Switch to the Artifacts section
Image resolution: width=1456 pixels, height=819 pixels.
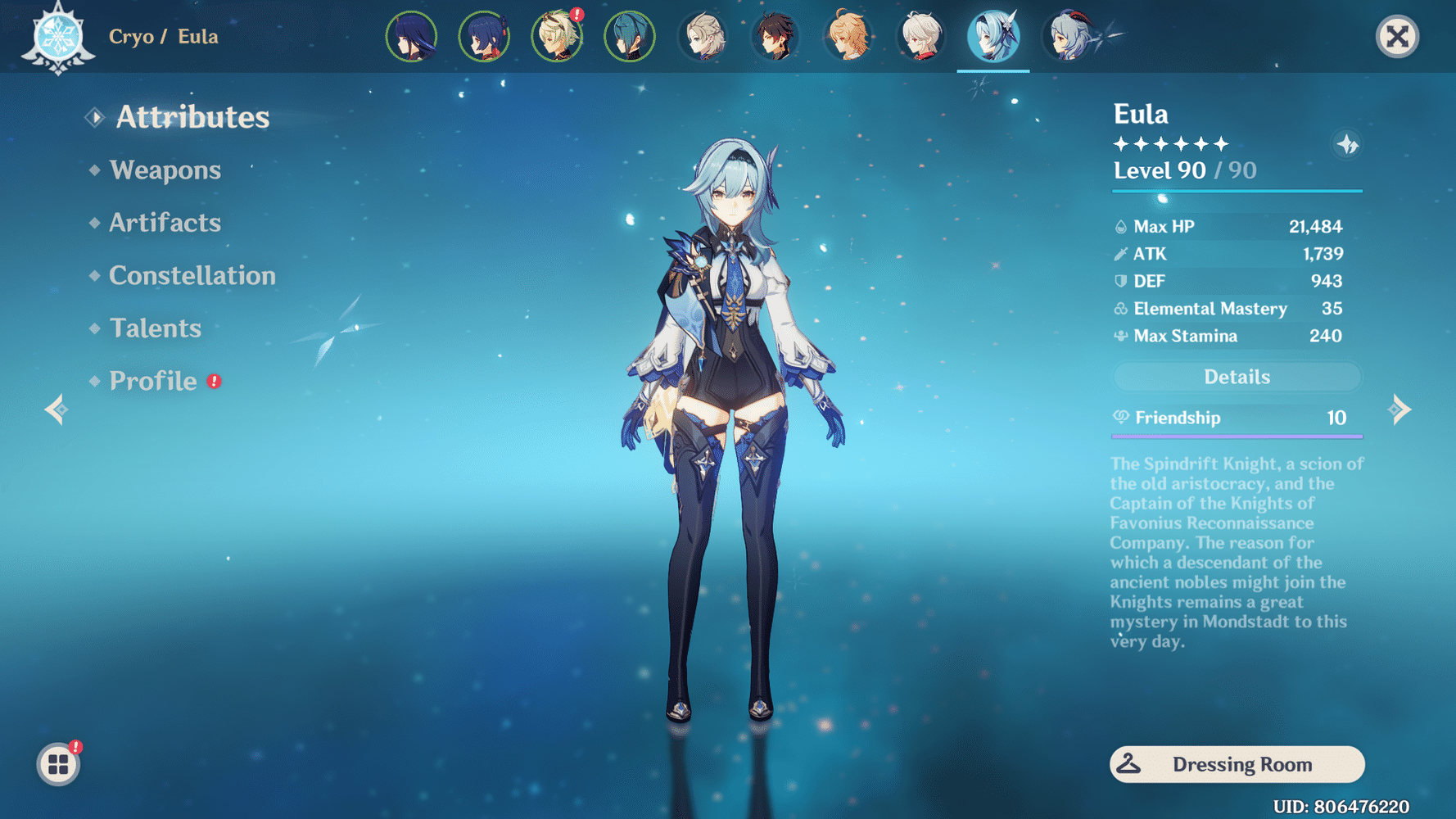pyautogui.click(x=165, y=223)
